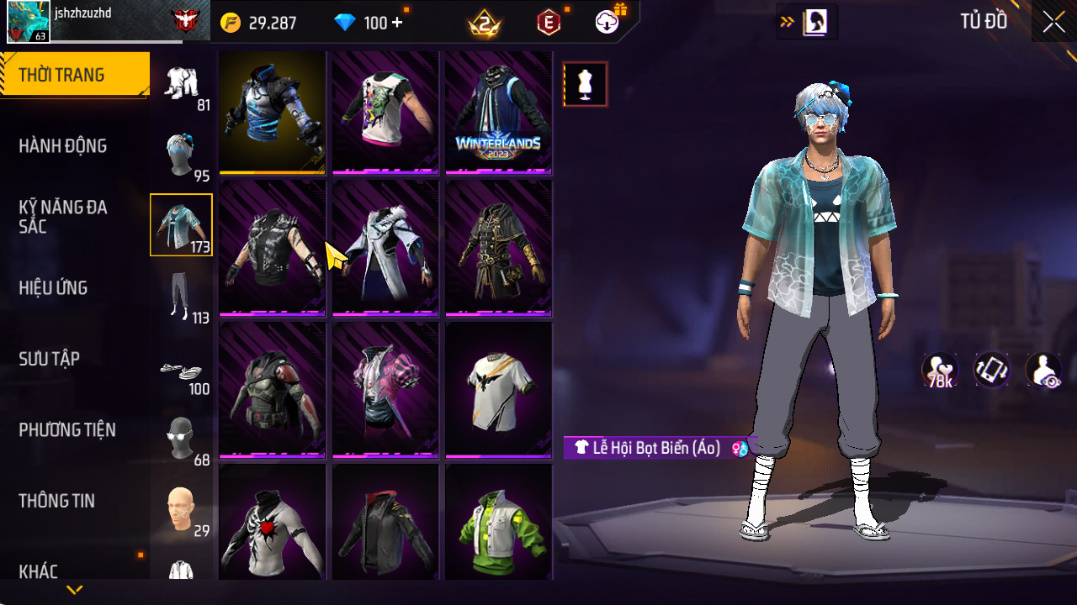
Task: Add diamonds using the plus button
Action: coord(397,22)
